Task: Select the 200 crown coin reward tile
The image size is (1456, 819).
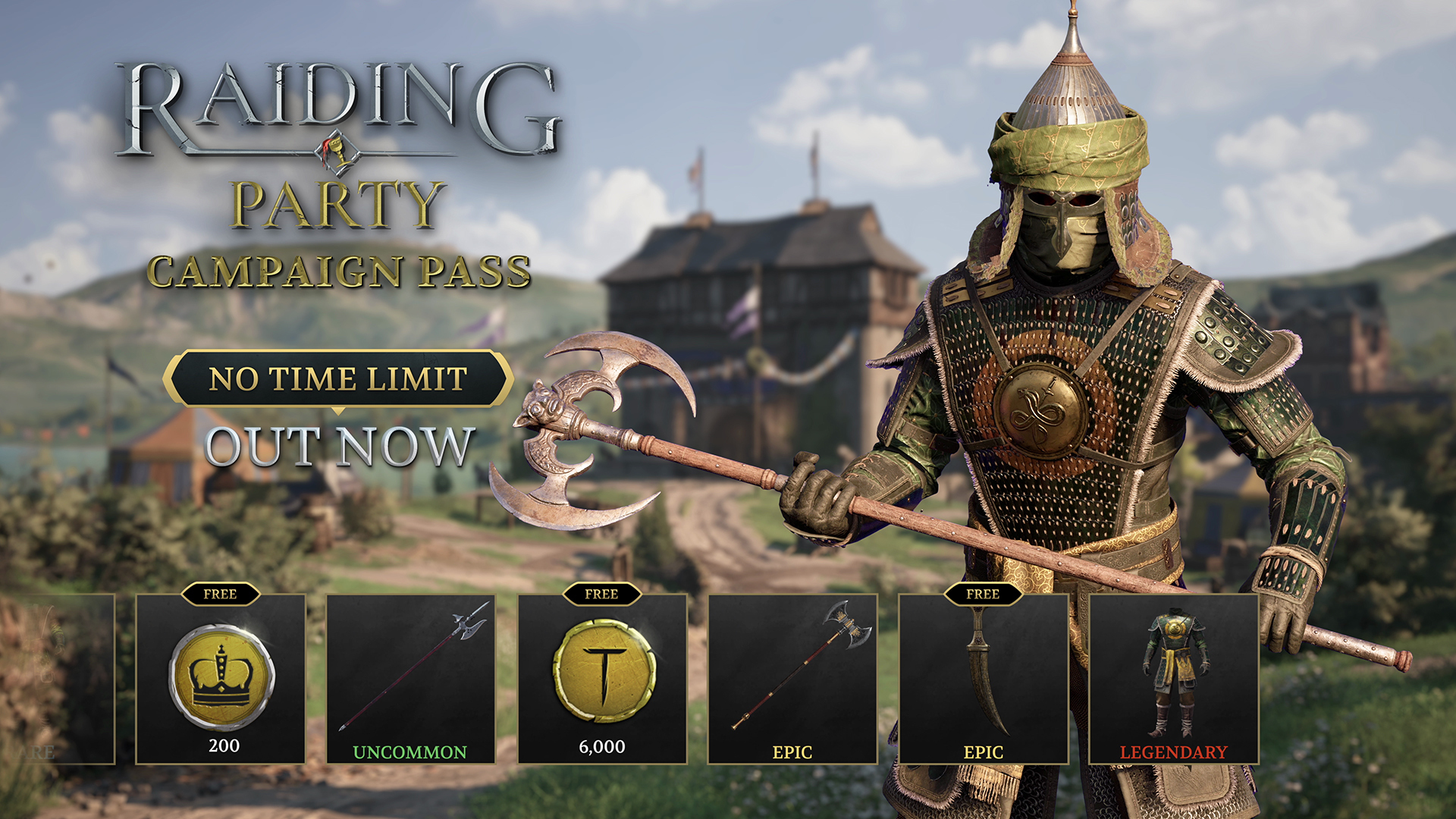Action: 221,679
